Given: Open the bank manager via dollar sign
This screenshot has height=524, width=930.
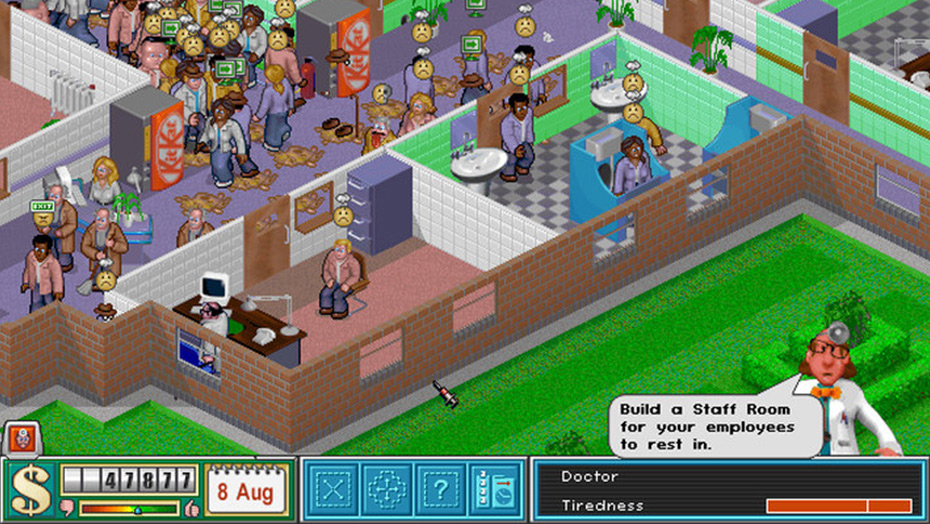Looking at the screenshot, I should (31, 490).
